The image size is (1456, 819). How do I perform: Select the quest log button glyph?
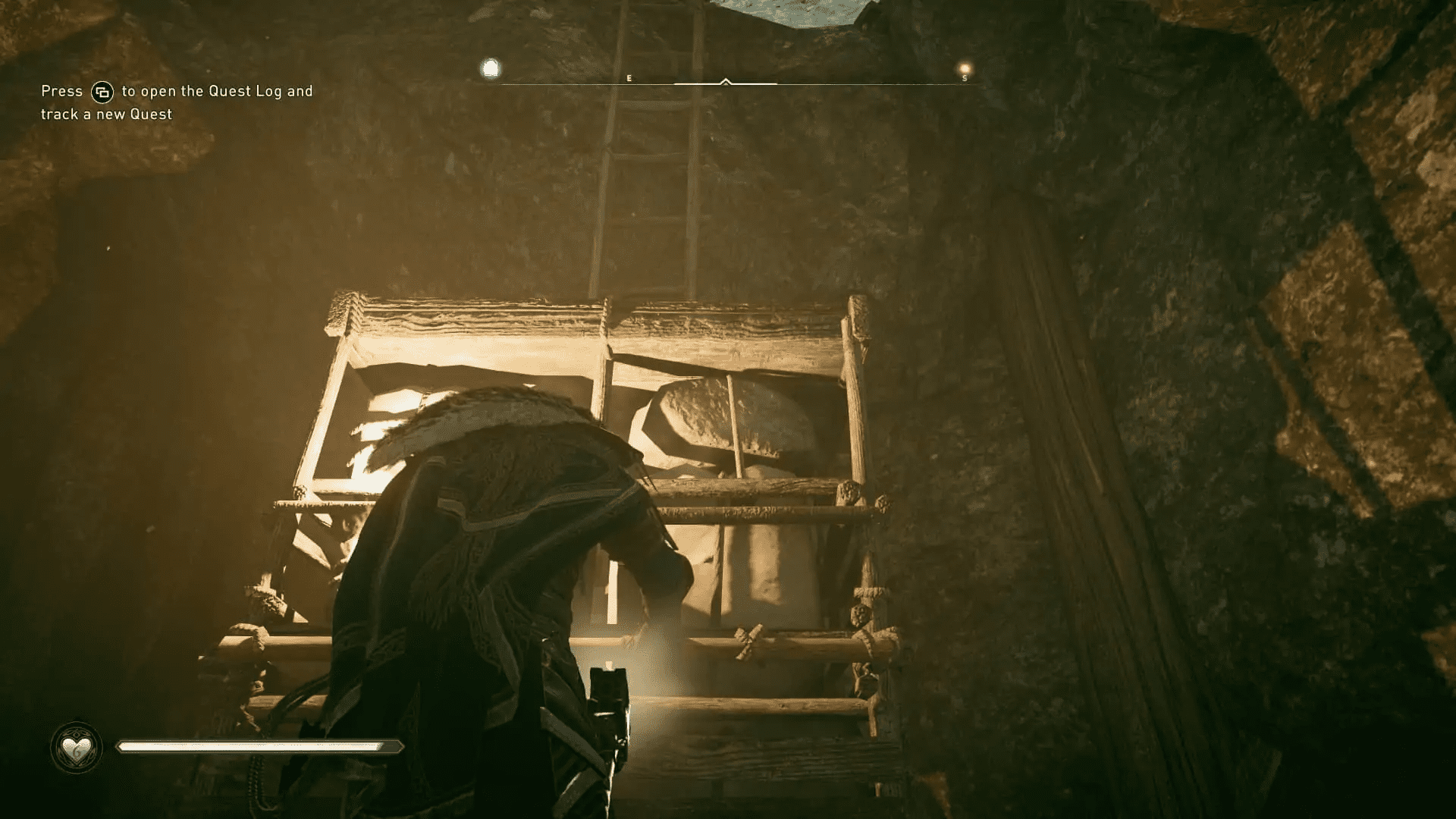tap(103, 91)
